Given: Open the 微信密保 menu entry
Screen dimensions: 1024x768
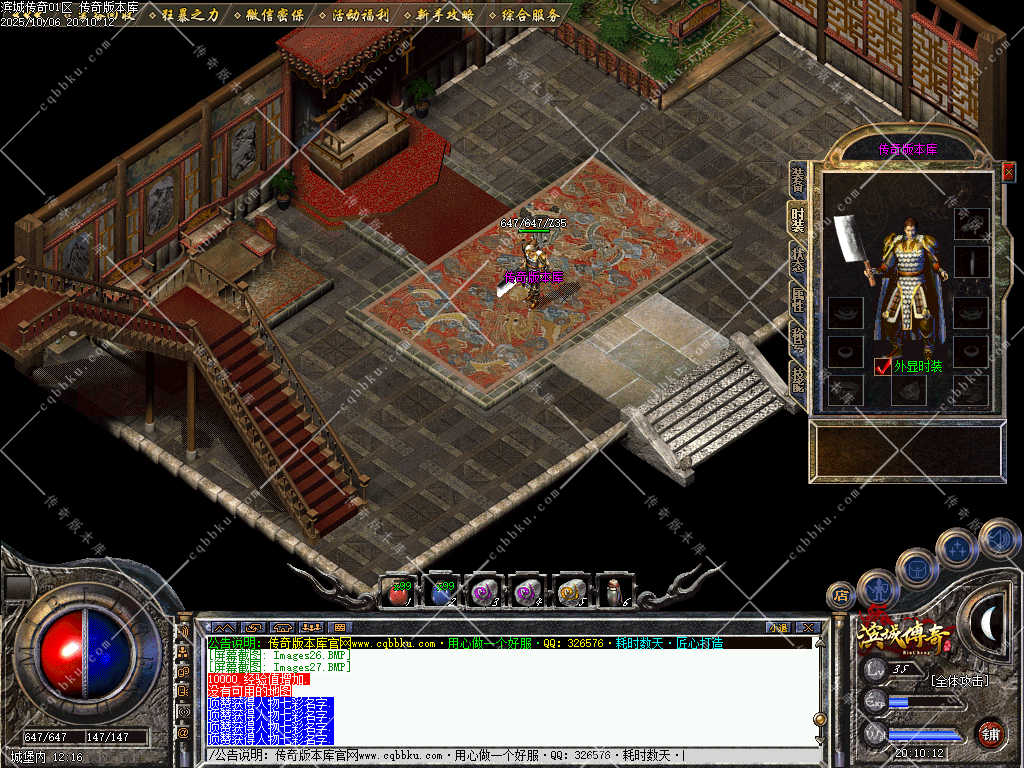Looking at the screenshot, I should [274, 15].
